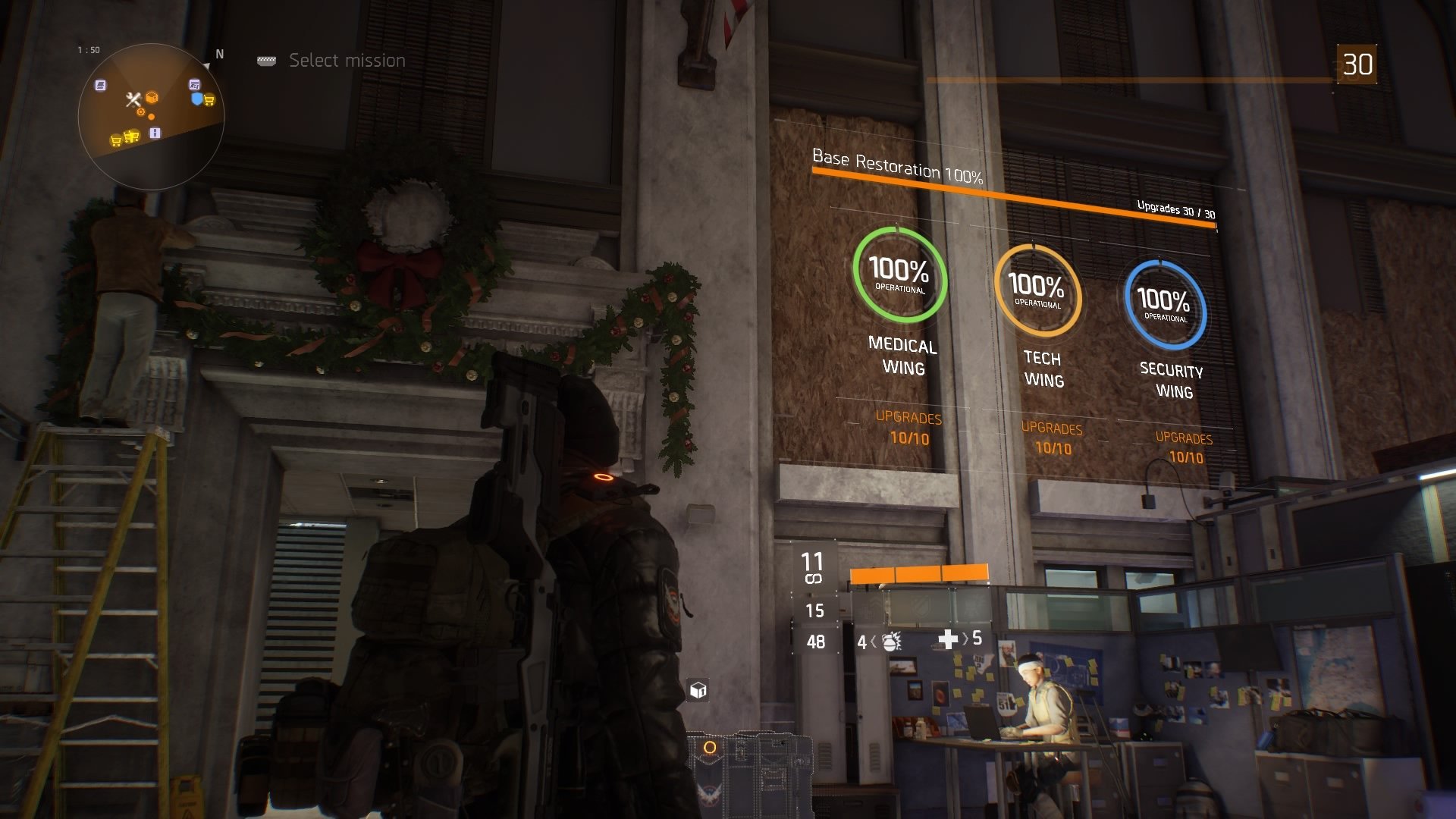
Task: Select the orange crate marker on minimap
Action: pos(152,98)
